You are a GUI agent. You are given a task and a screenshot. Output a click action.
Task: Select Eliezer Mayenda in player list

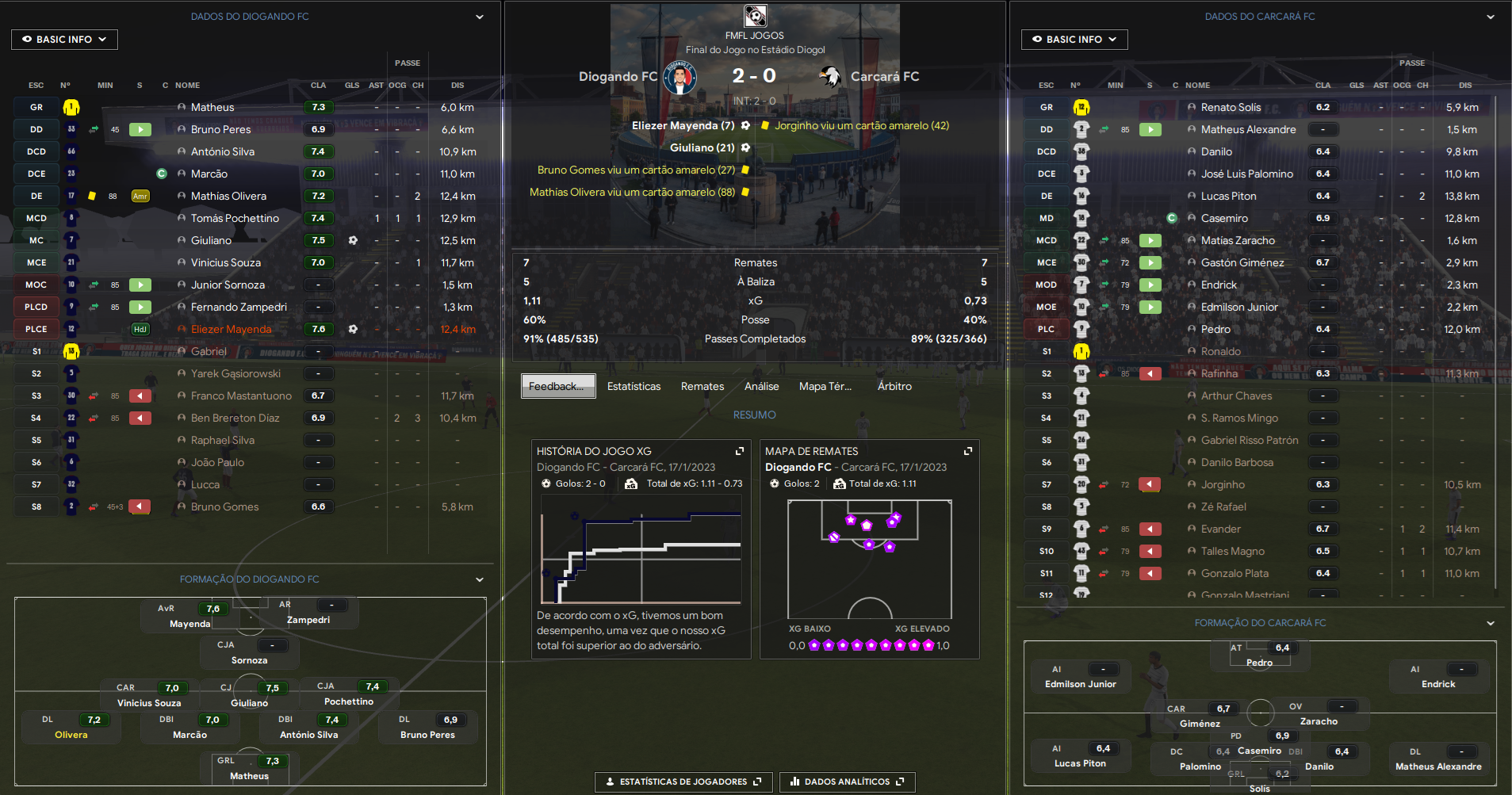point(231,329)
